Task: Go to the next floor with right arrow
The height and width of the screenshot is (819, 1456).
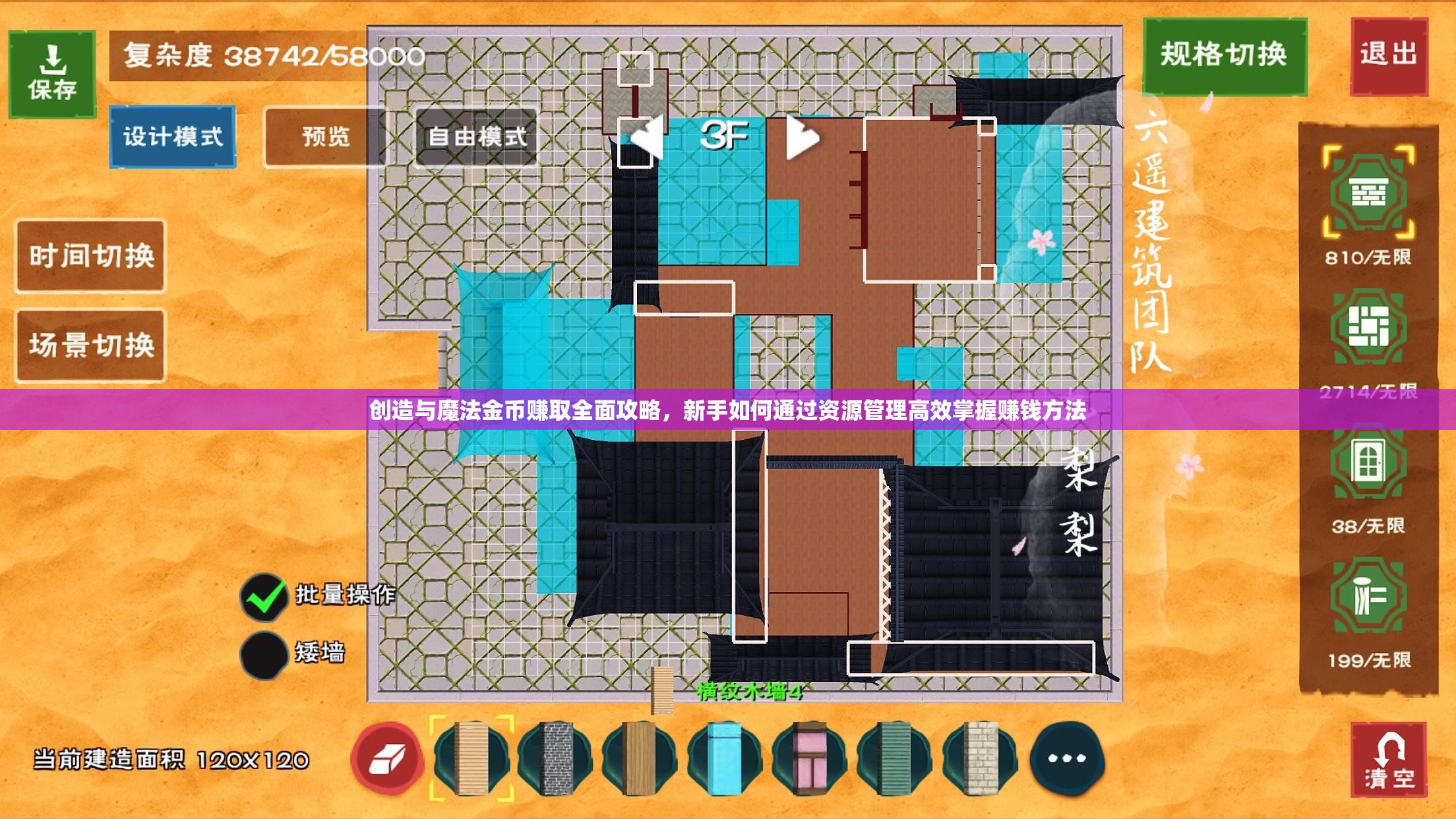Action: tap(803, 137)
